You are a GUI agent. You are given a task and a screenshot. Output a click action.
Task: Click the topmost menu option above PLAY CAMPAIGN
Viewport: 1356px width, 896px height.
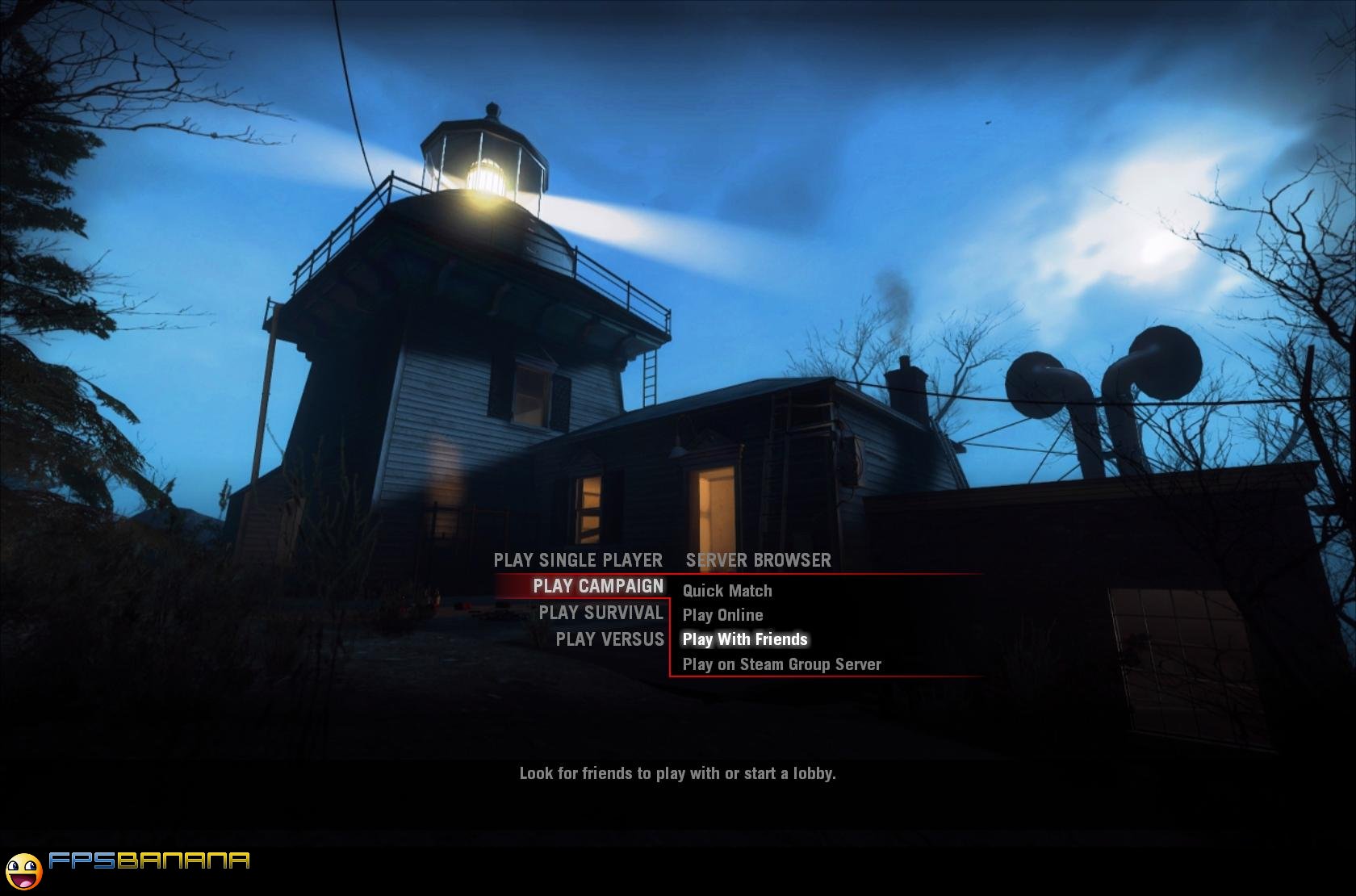576,560
